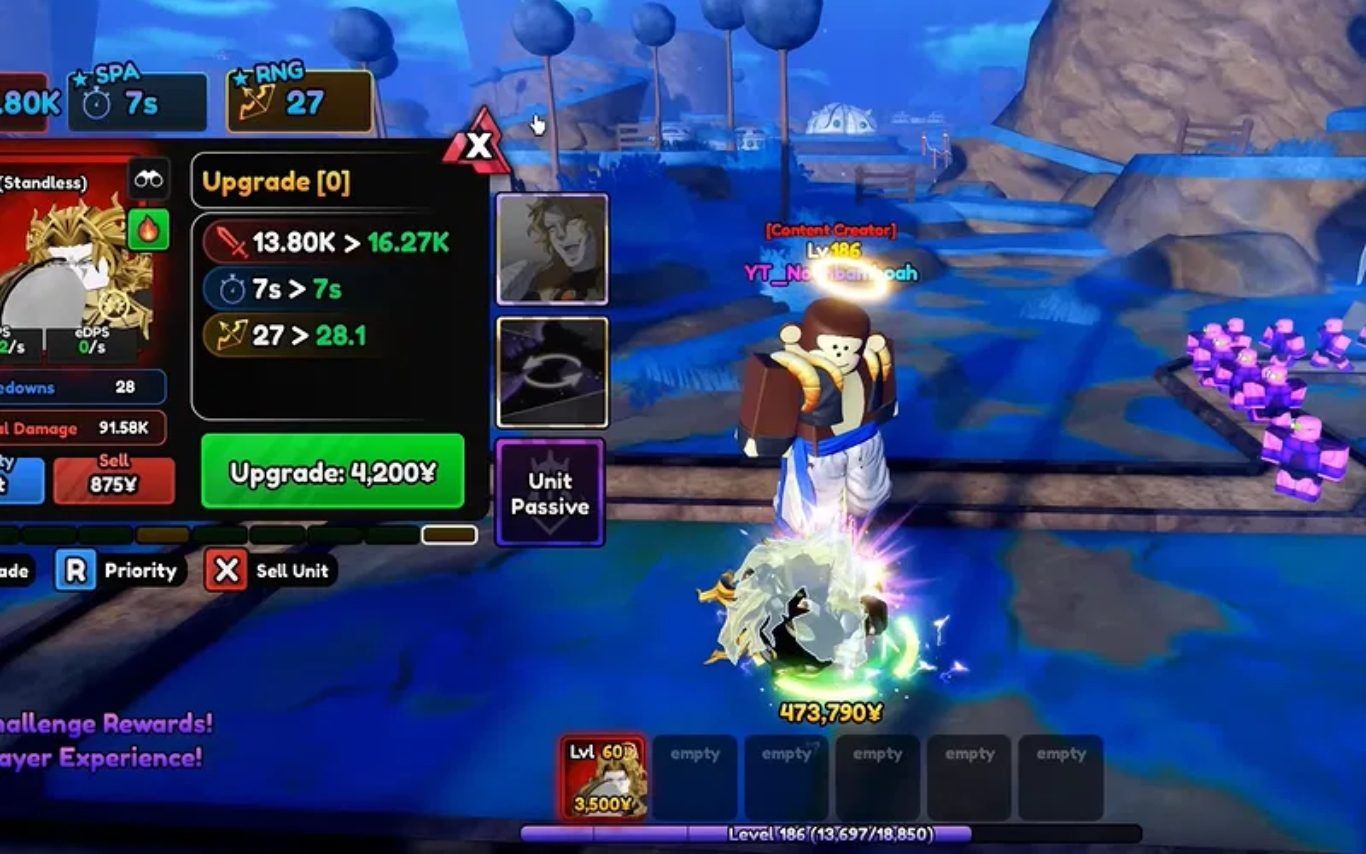Click the green flame element icon
1366x854 pixels.
[x=148, y=230]
